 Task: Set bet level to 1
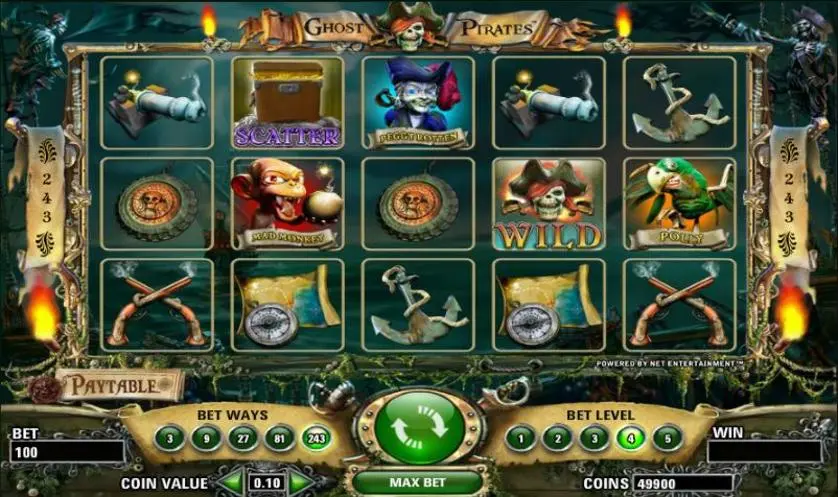point(520,437)
